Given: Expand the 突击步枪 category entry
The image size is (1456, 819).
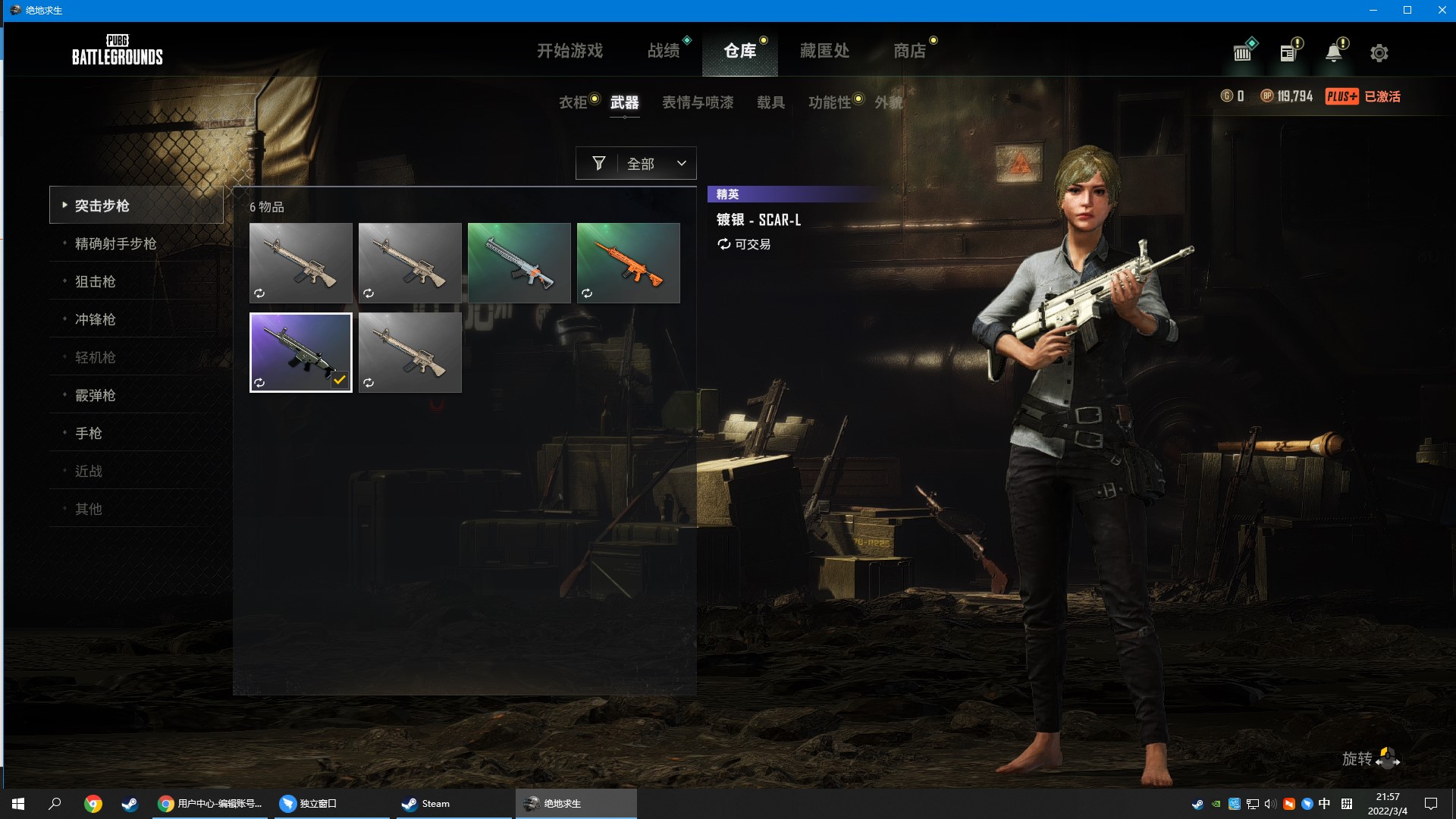Looking at the screenshot, I should [104, 205].
